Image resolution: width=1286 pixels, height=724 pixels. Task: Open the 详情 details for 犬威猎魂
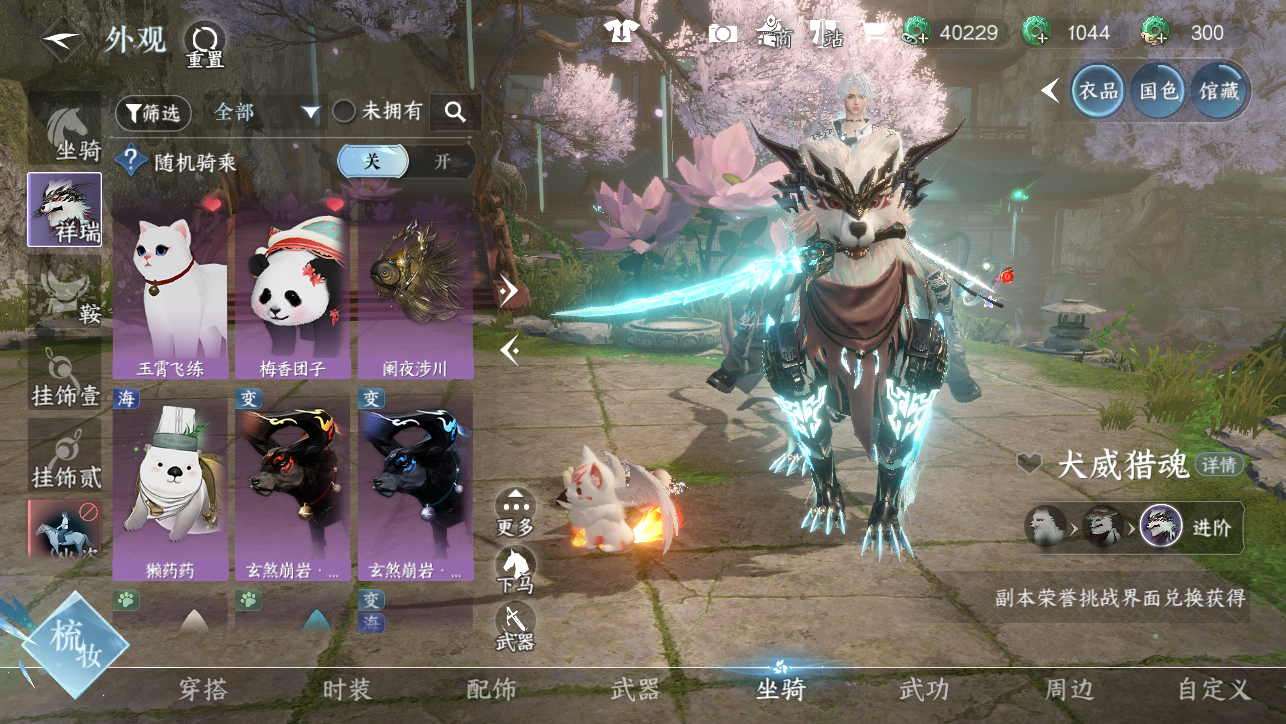coord(1219,465)
